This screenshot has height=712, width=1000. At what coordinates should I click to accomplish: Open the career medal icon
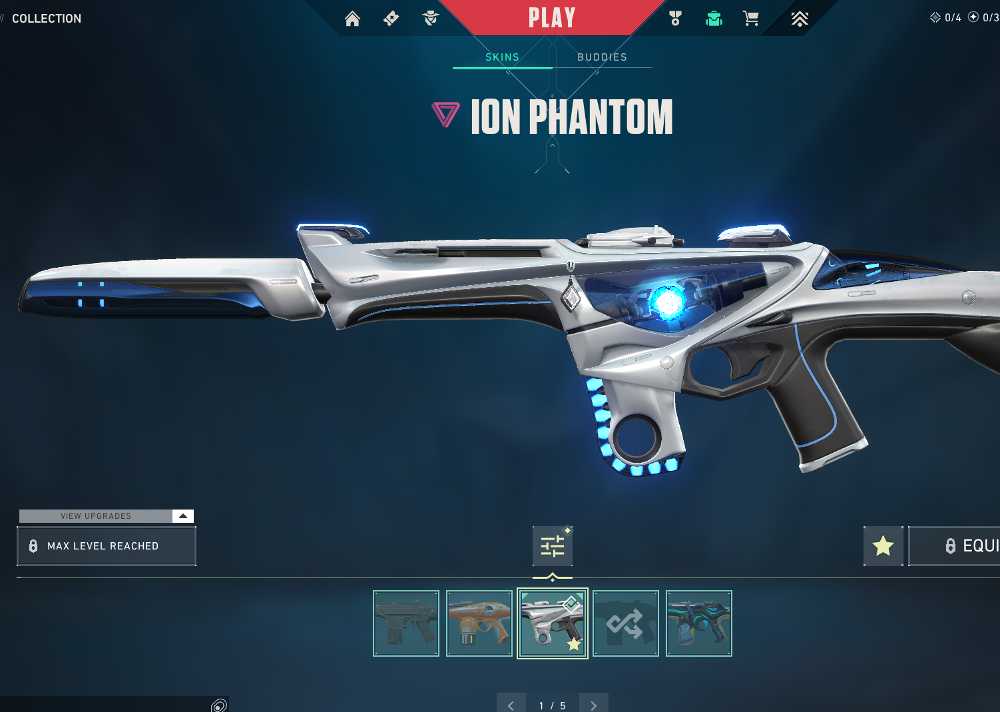point(675,18)
